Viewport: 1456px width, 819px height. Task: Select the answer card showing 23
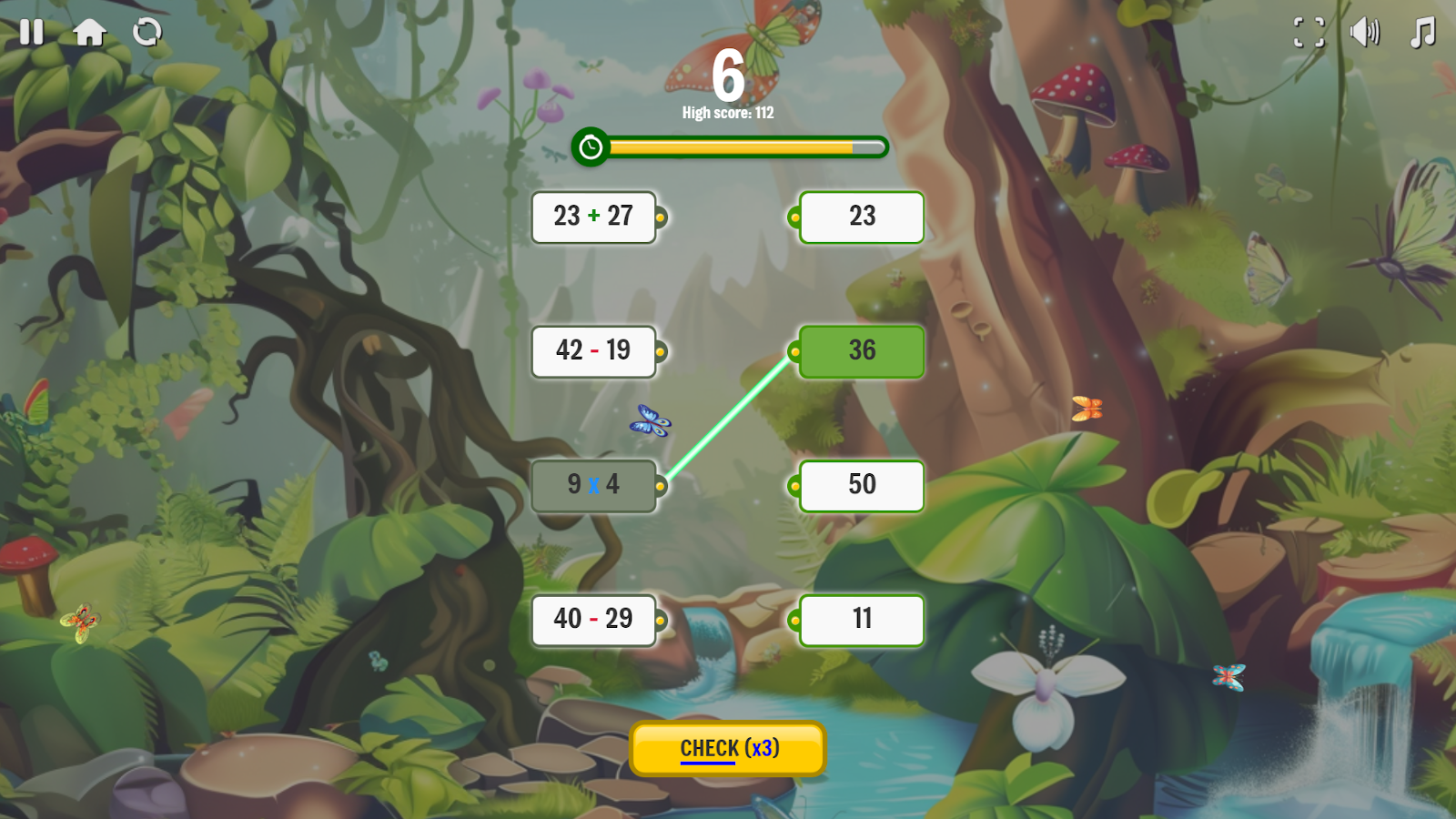click(x=861, y=217)
